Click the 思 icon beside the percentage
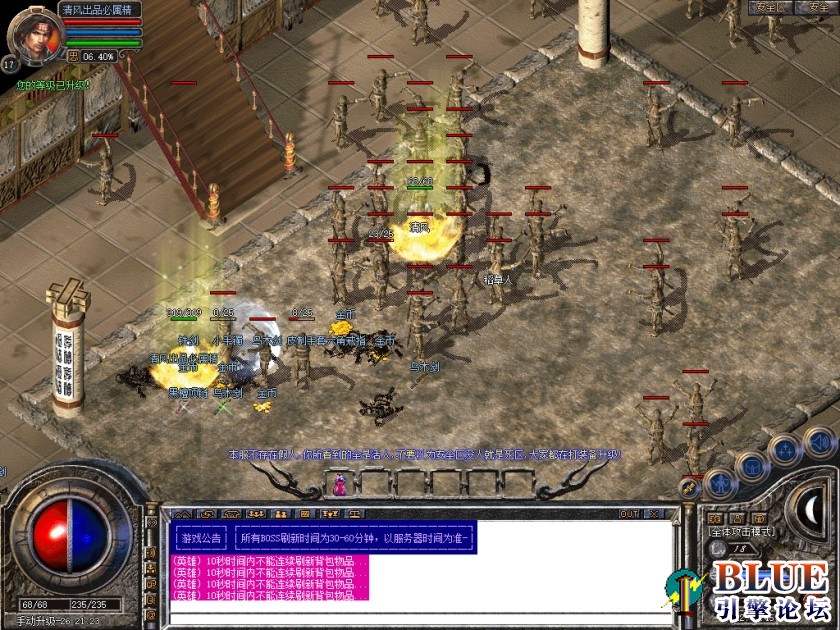 click(x=73, y=56)
